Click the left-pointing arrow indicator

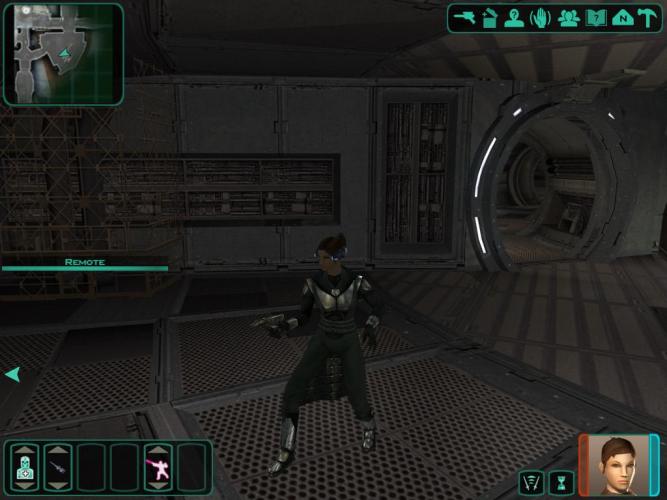pos(12,374)
